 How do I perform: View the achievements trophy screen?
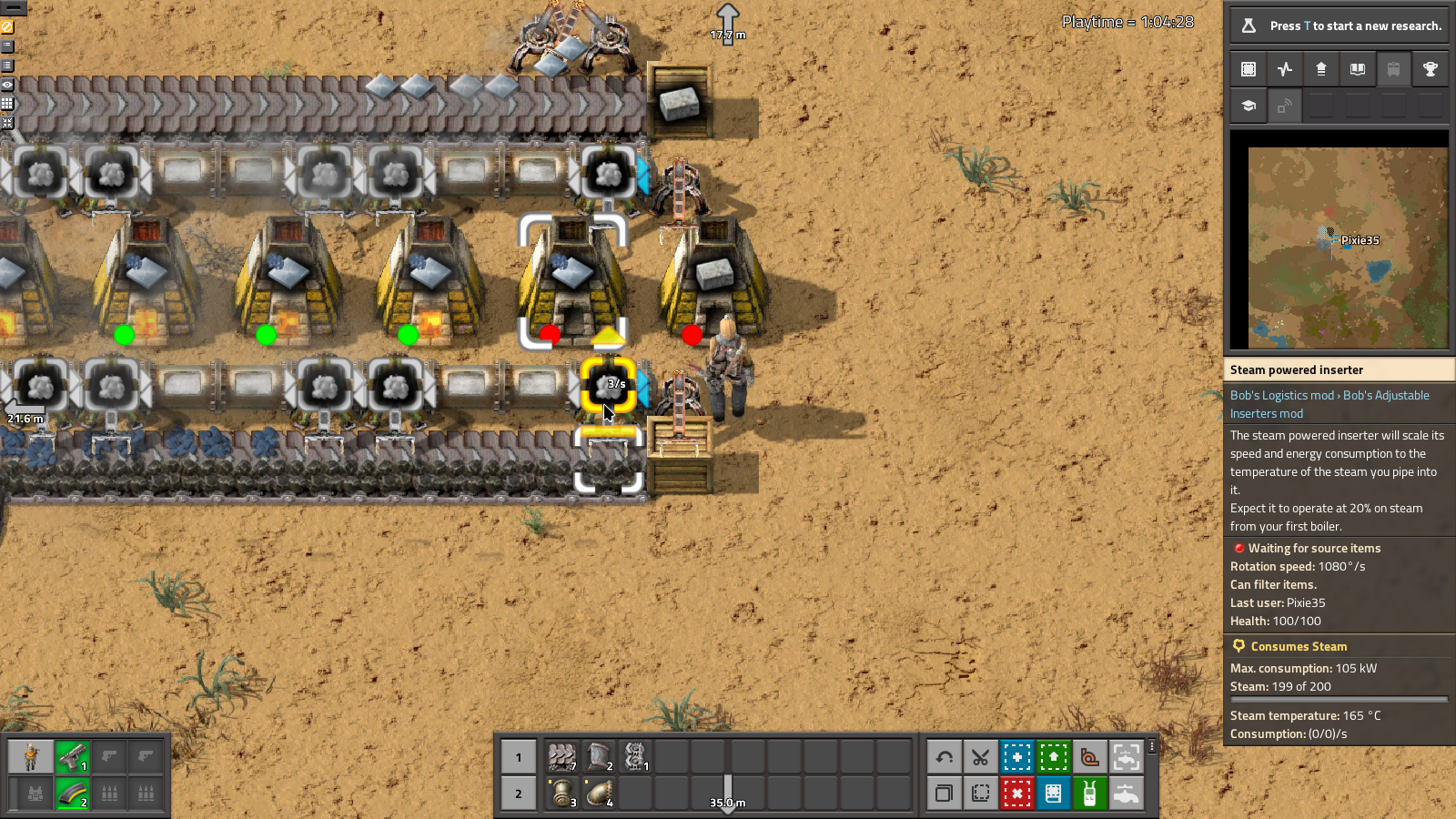click(x=1431, y=68)
